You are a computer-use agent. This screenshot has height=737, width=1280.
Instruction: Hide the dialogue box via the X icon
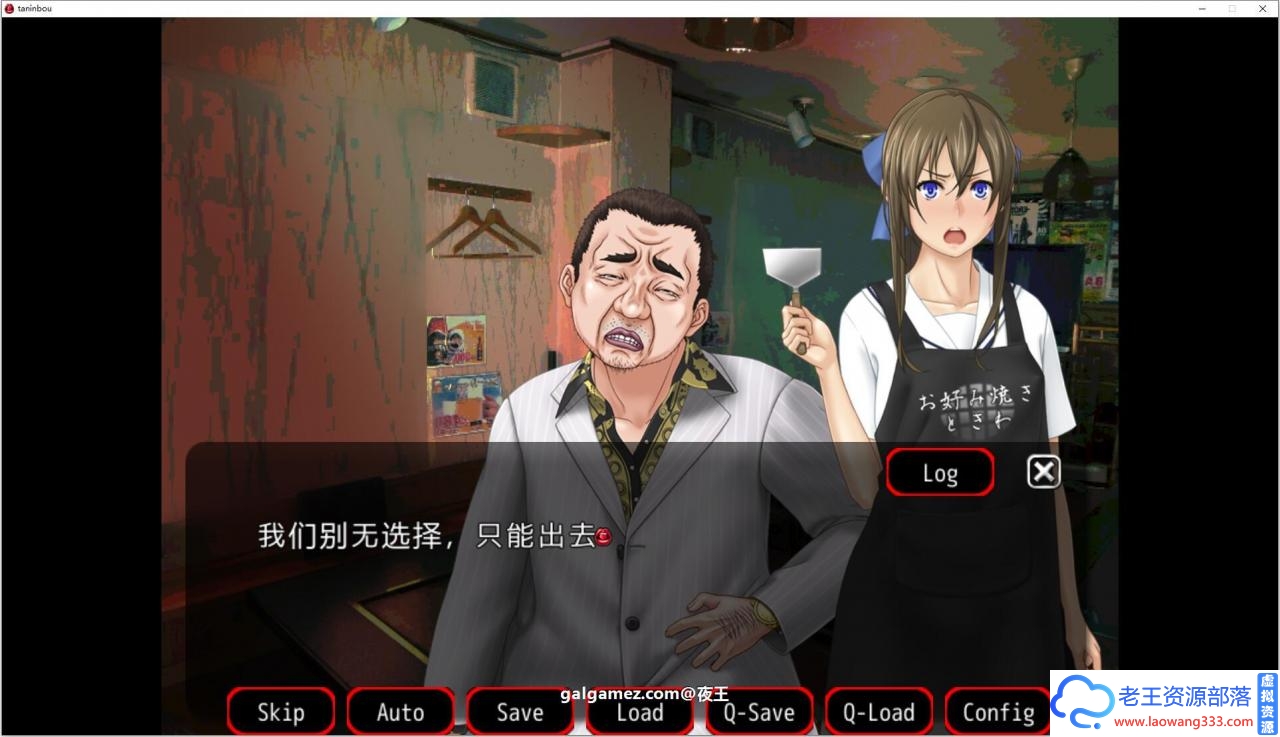click(1043, 471)
